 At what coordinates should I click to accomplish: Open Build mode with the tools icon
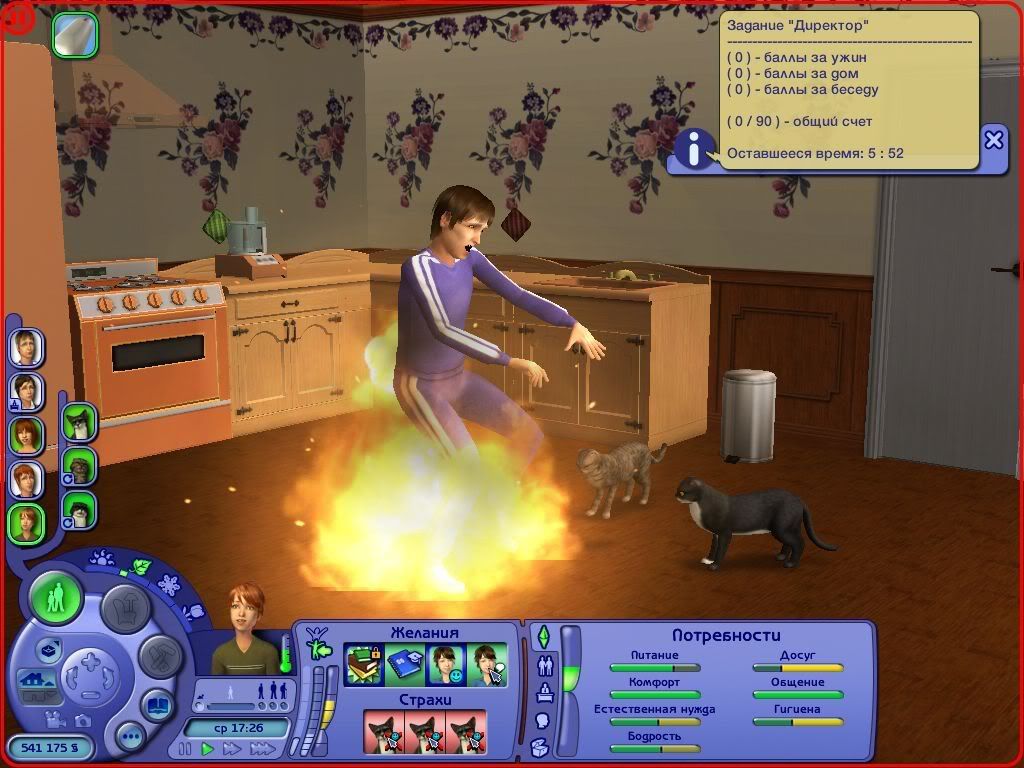point(159,655)
